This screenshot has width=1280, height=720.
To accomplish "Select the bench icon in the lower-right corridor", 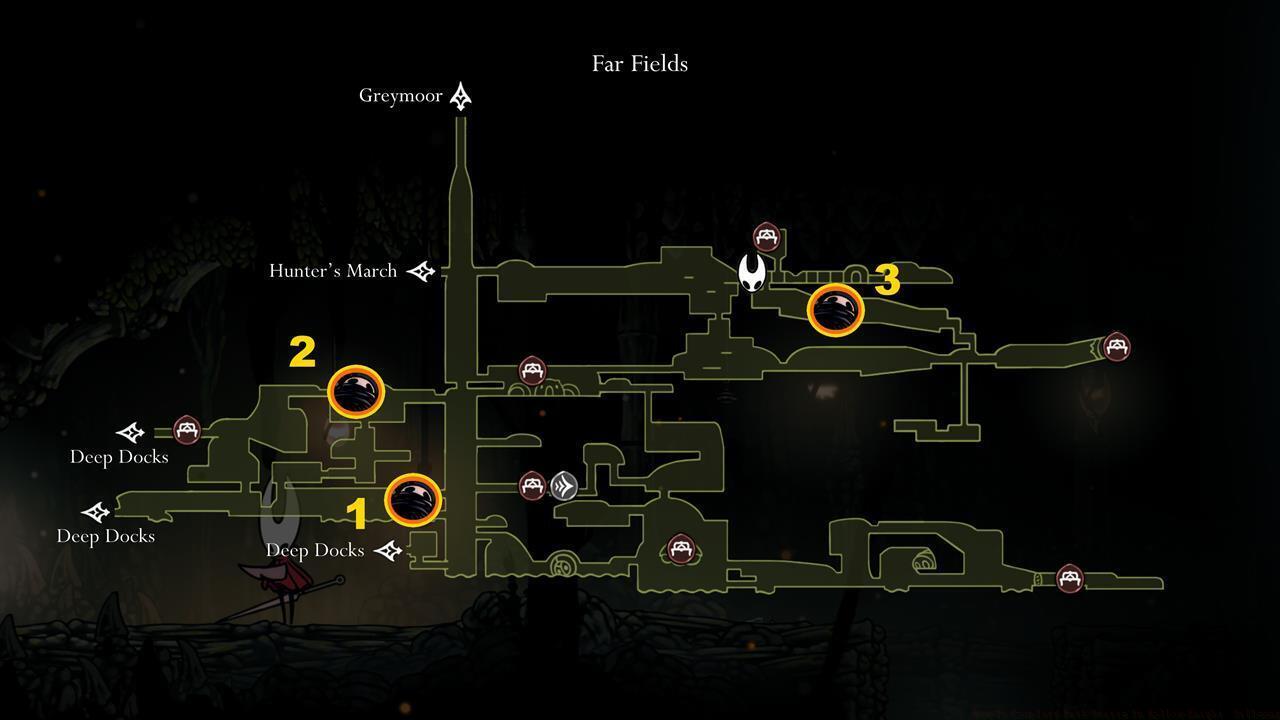I will [x=1068, y=578].
